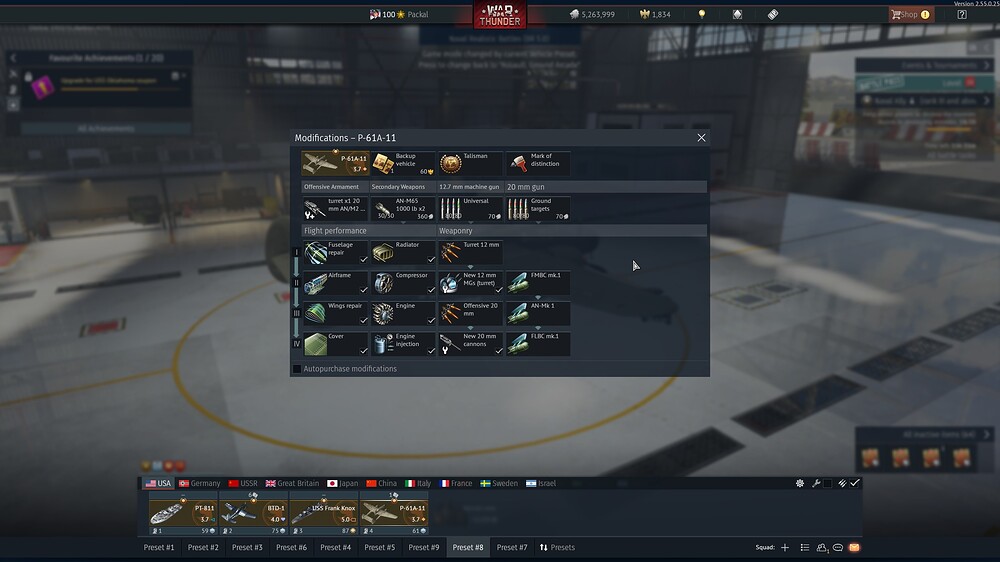Open the Presets menu
The height and width of the screenshot is (562, 1000).
tap(557, 547)
